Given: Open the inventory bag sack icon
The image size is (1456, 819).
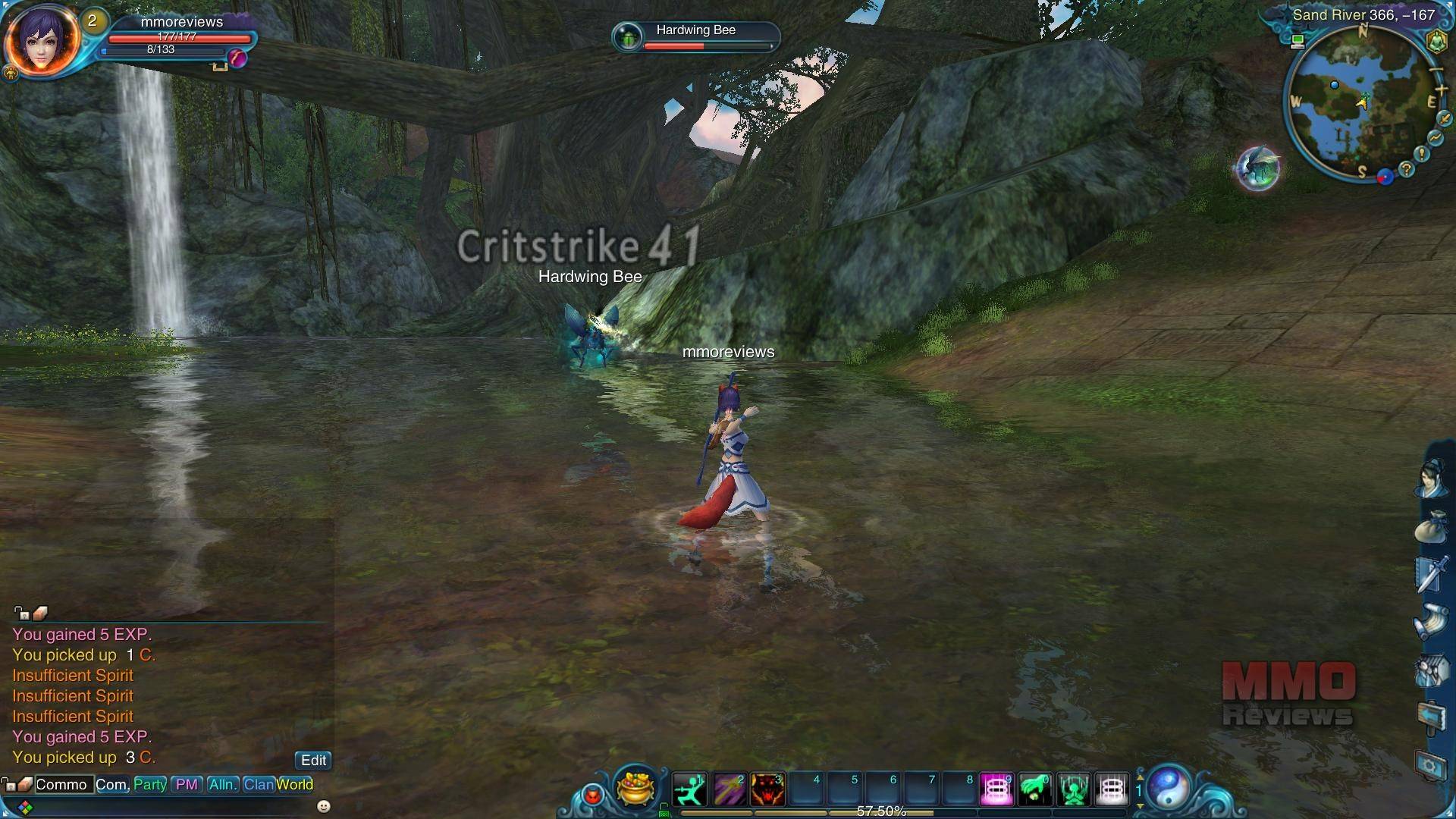Looking at the screenshot, I should (1432, 526).
